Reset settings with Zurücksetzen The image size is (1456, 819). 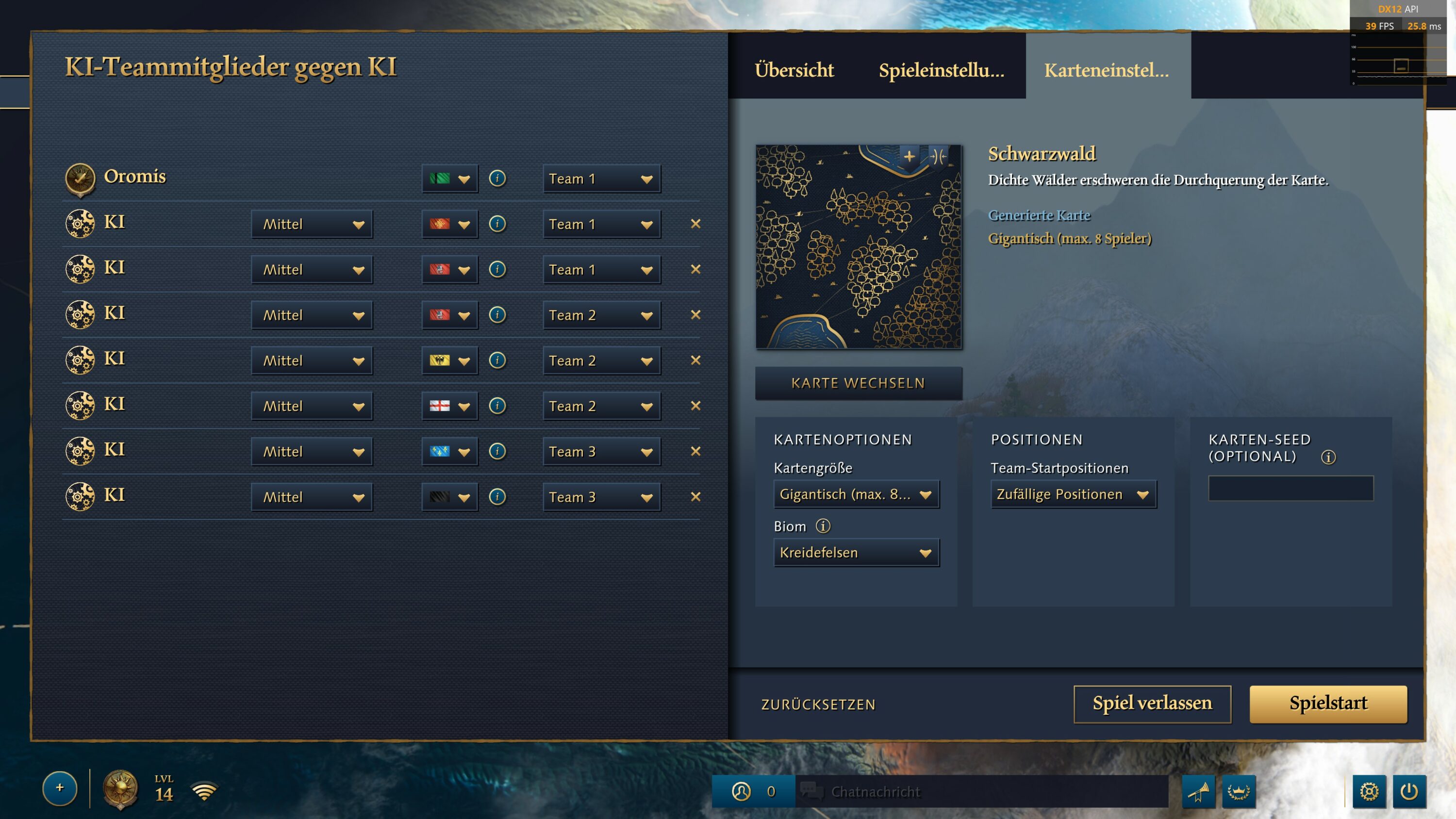pos(818,704)
